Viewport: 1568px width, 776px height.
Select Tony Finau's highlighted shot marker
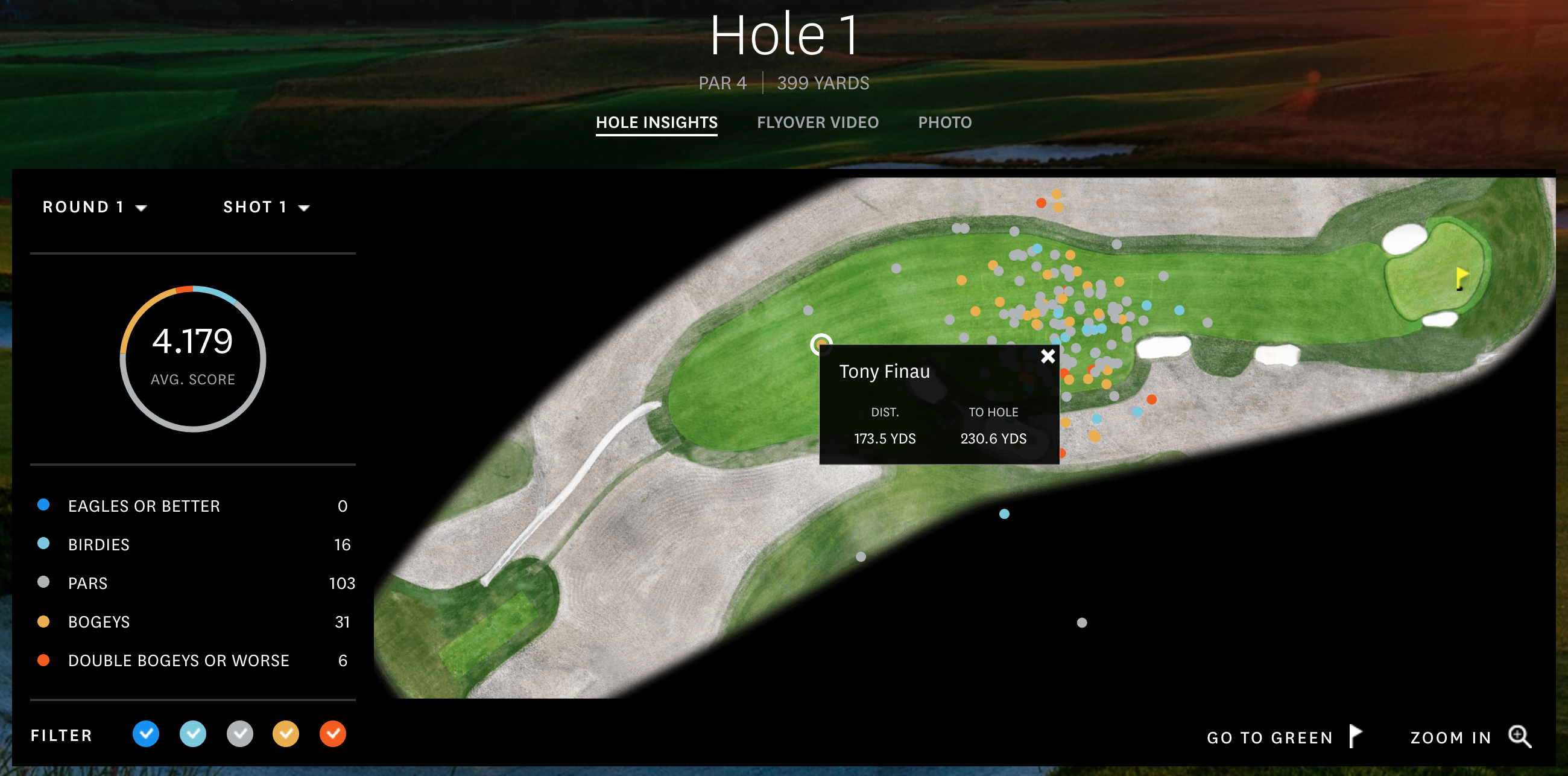821,344
